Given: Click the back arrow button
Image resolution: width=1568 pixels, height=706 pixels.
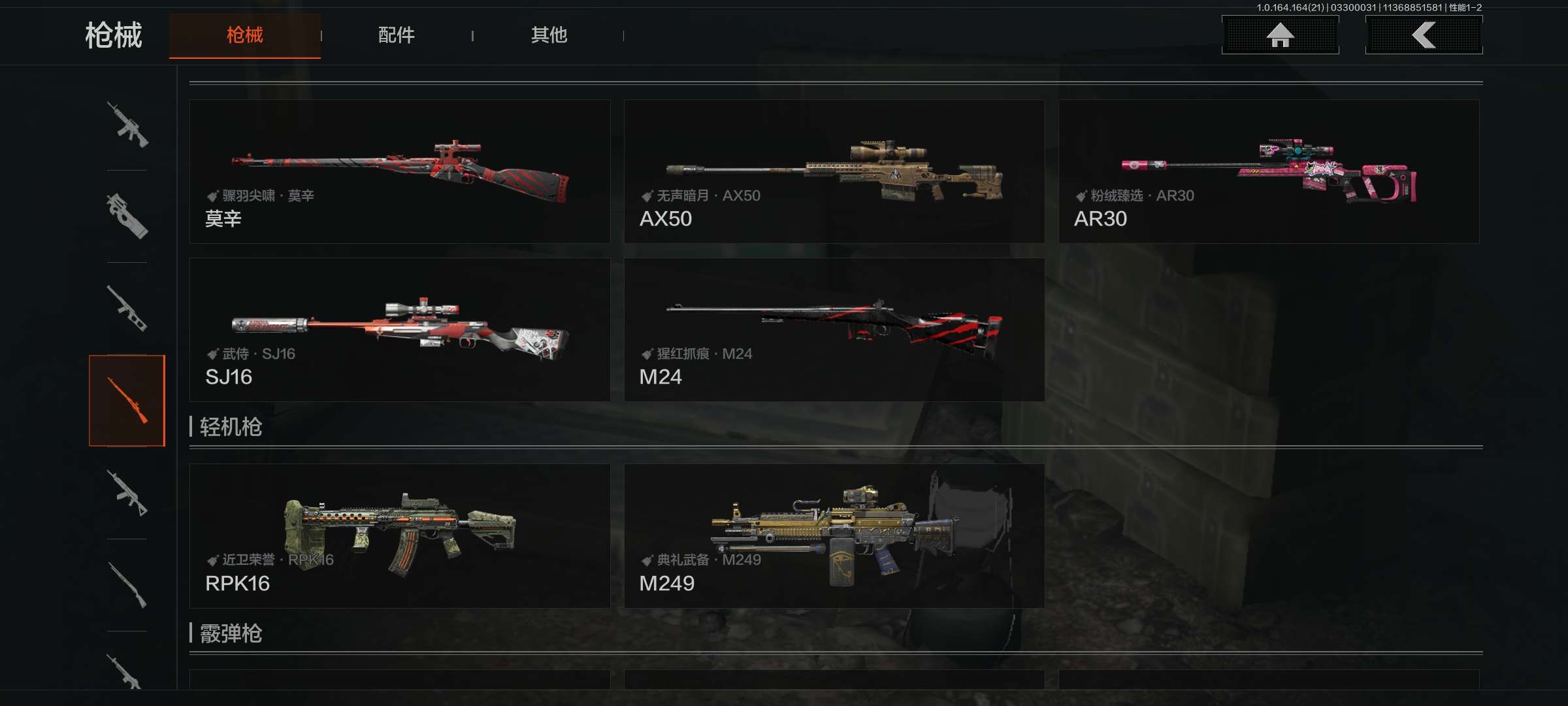Looking at the screenshot, I should click(1424, 35).
